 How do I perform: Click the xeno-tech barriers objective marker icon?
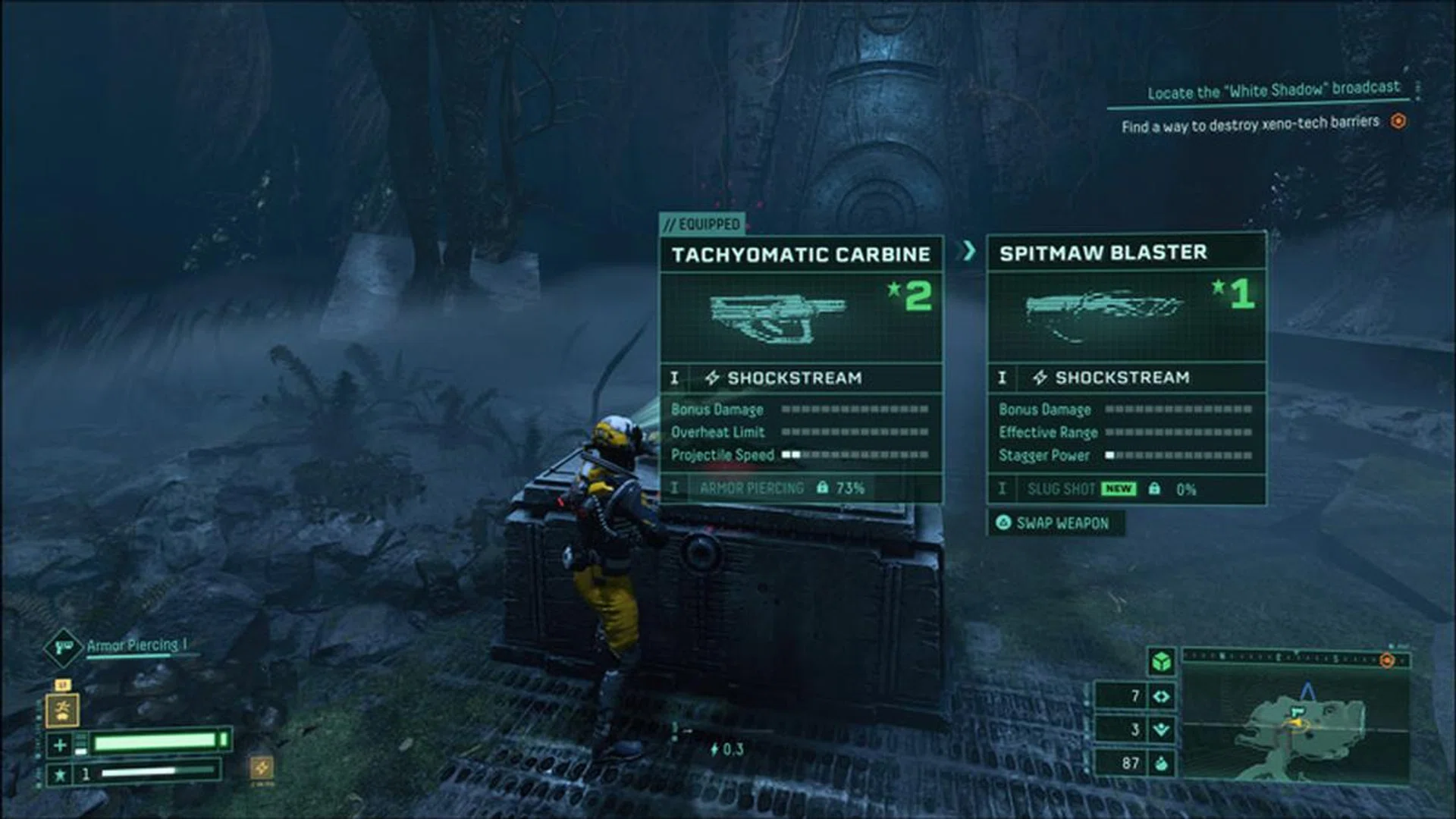(1398, 121)
